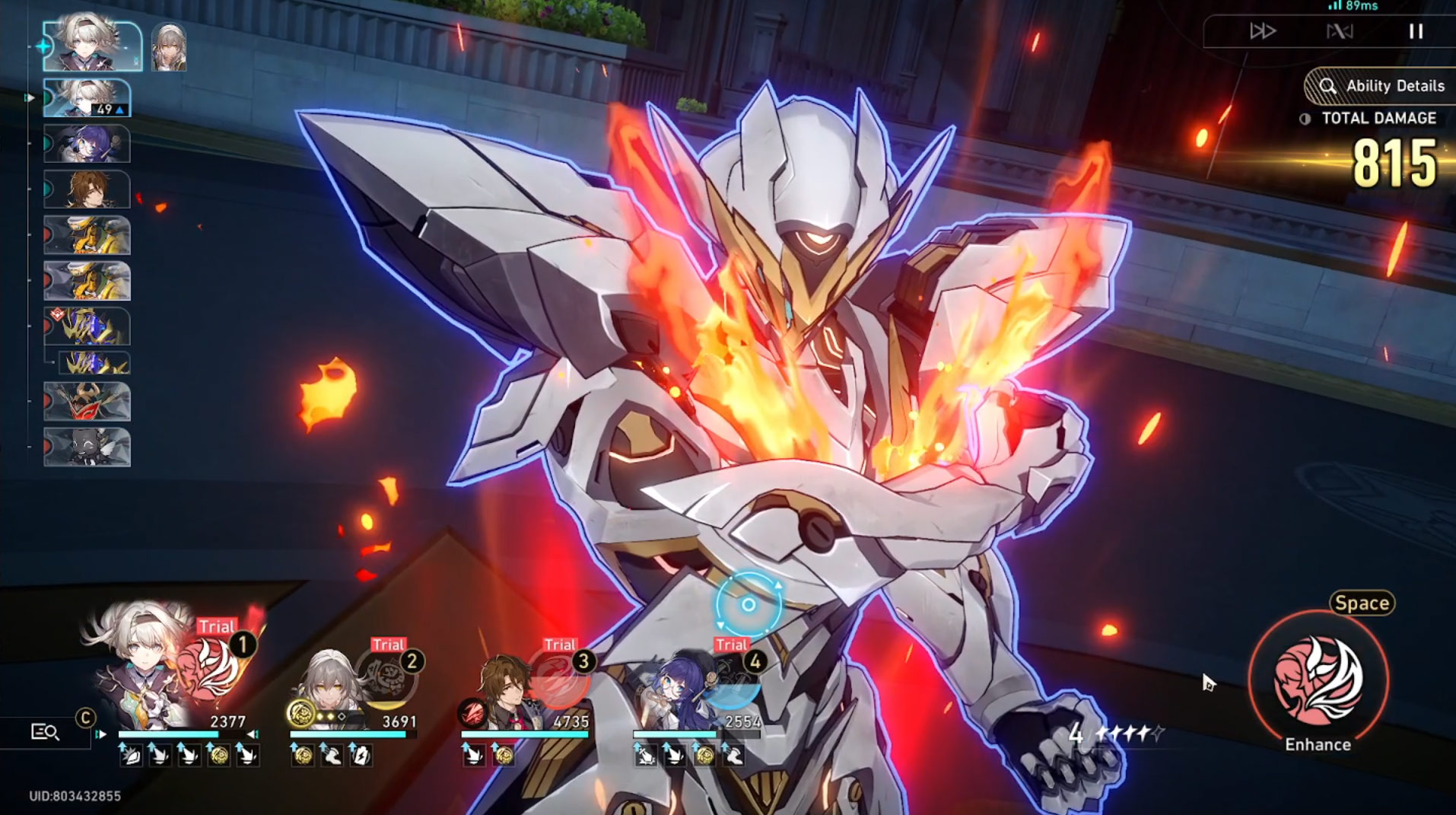This screenshot has height=815, width=1456.
Task: Click the collapse arrow right of Firefly's HP bar
Action: click(253, 733)
